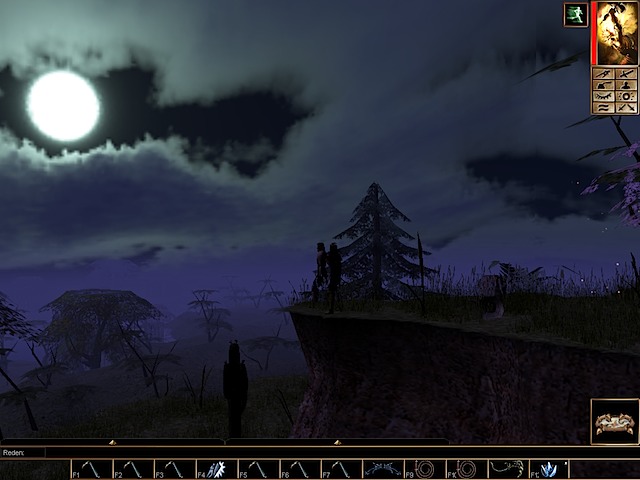Activate the F4 glowing blue spell slot
This screenshot has width=640, height=480.
click(216, 469)
